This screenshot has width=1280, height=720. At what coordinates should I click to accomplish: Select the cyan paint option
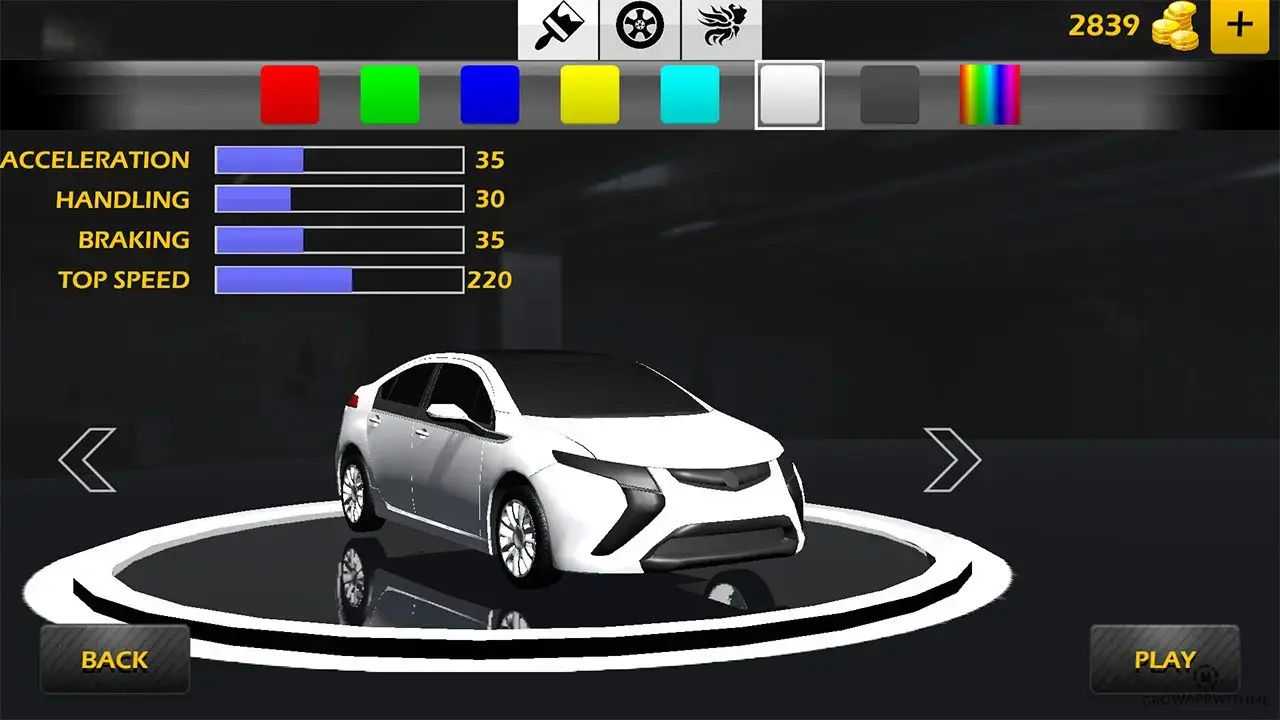coord(689,95)
